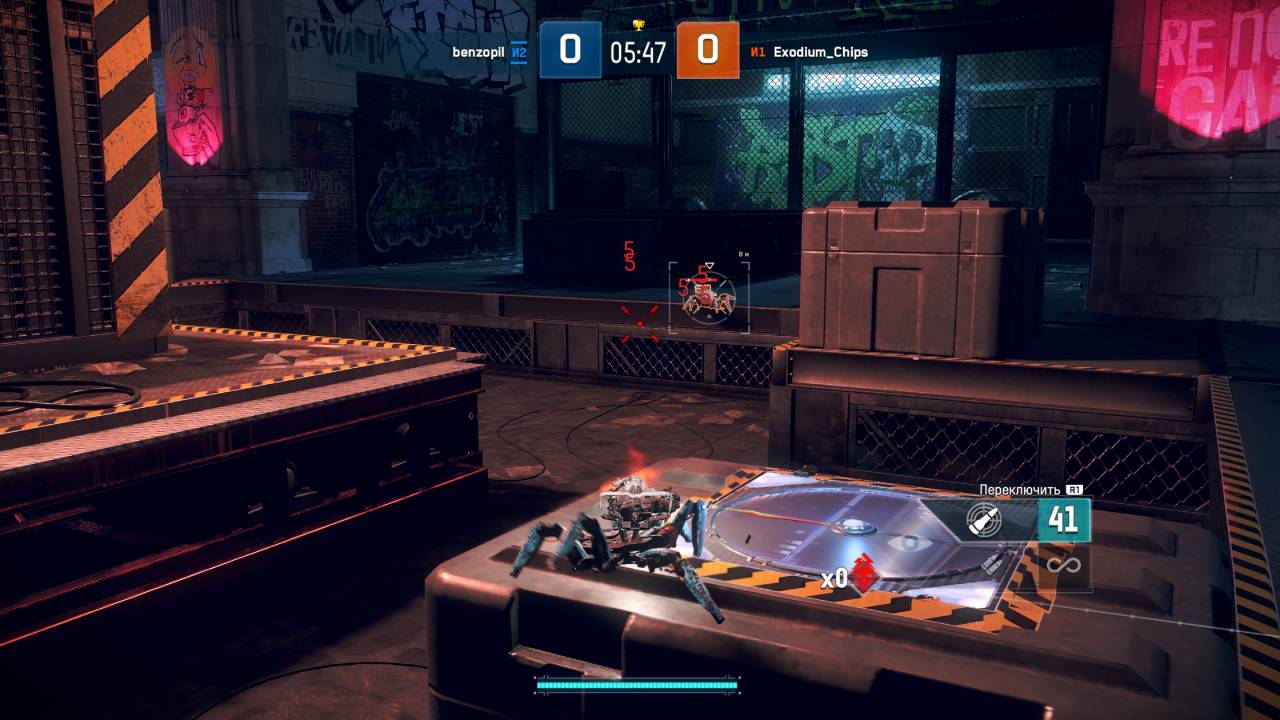
Task: Switch to the twin bullets secondary weapon
Action: click(994, 564)
